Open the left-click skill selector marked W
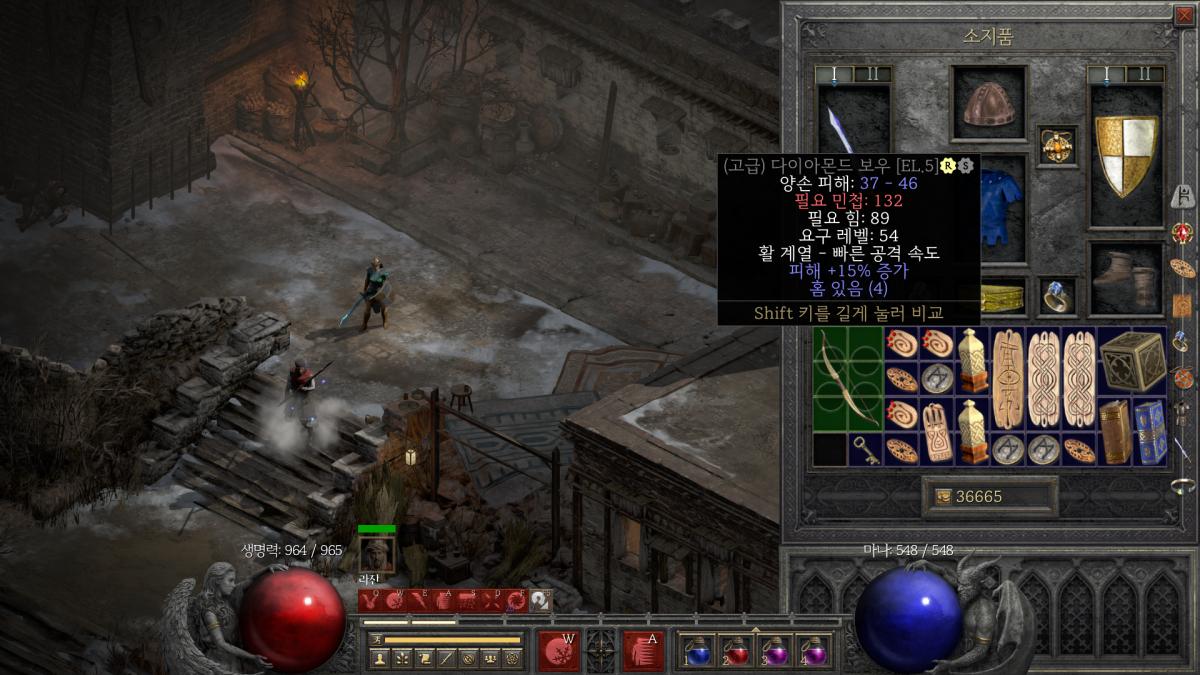The height and width of the screenshot is (675, 1200). point(558,651)
